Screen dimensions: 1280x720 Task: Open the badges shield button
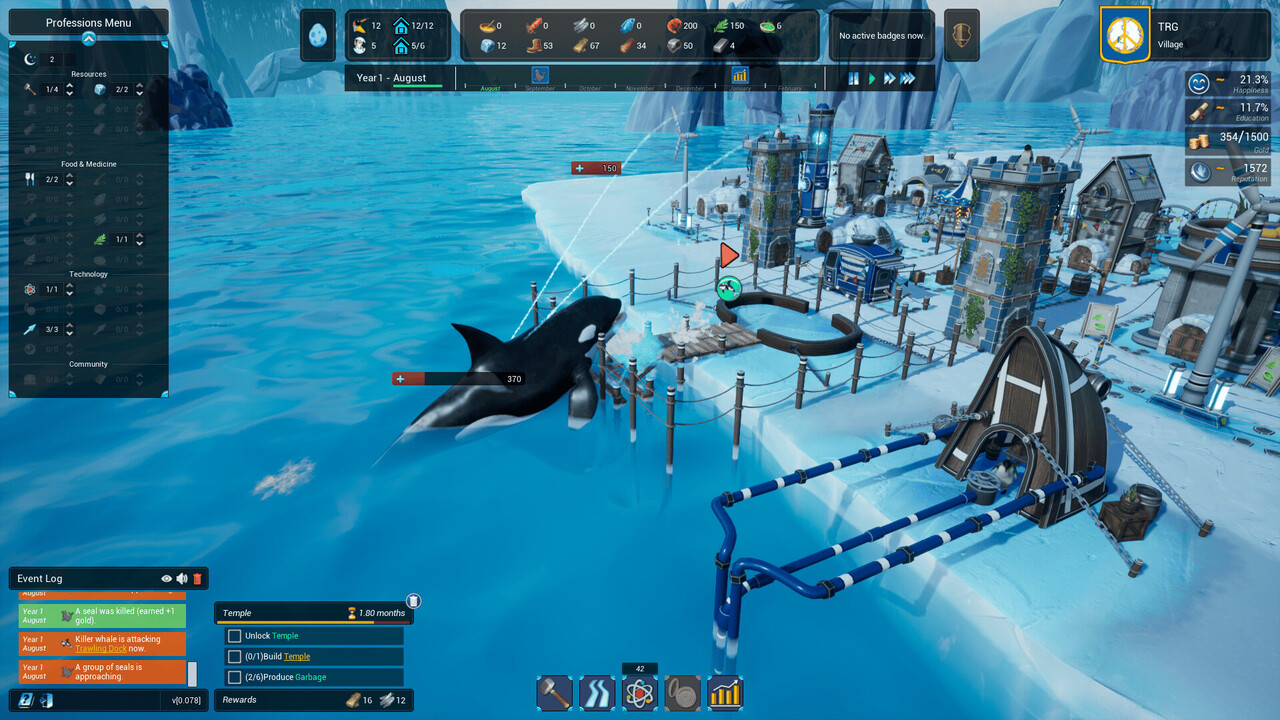(961, 35)
